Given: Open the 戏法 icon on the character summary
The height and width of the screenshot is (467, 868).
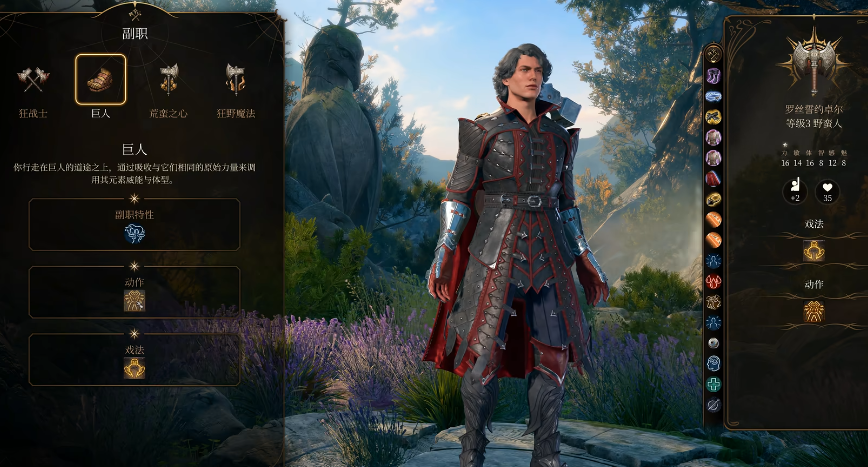Looking at the screenshot, I should pyautogui.click(x=813, y=250).
